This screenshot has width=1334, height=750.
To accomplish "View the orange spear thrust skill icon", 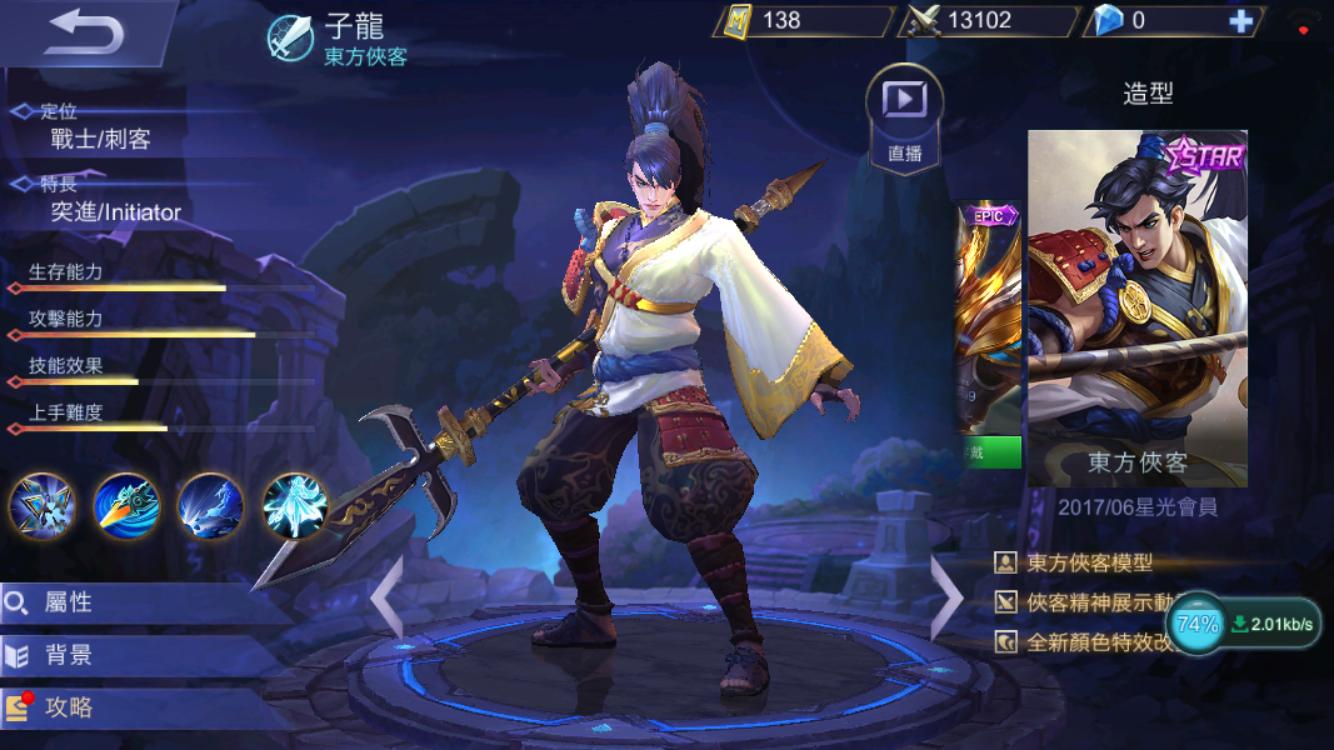I will 127,506.
